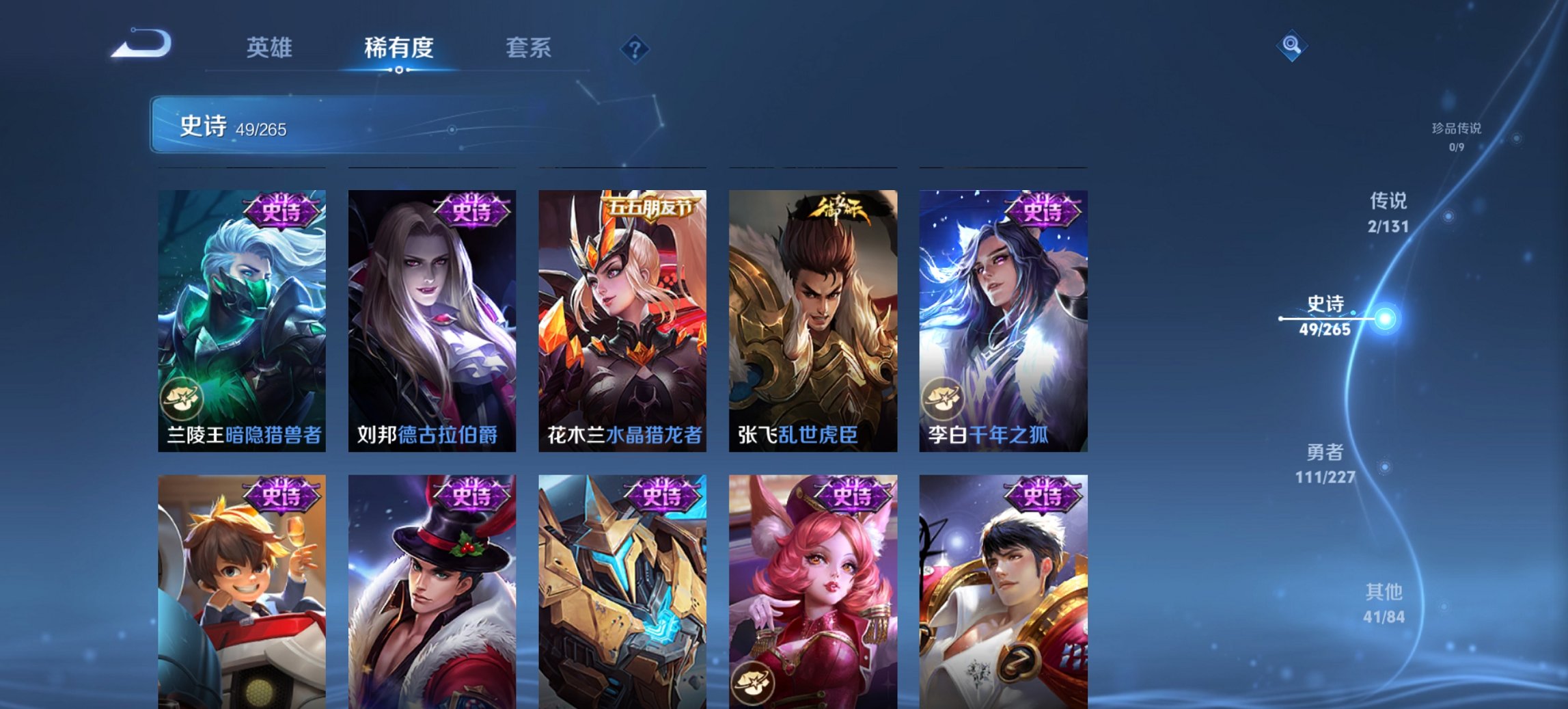Viewport: 1568px width, 709px height.
Task: Click the 稀有度 tab indicator dot
Action: pyautogui.click(x=398, y=68)
